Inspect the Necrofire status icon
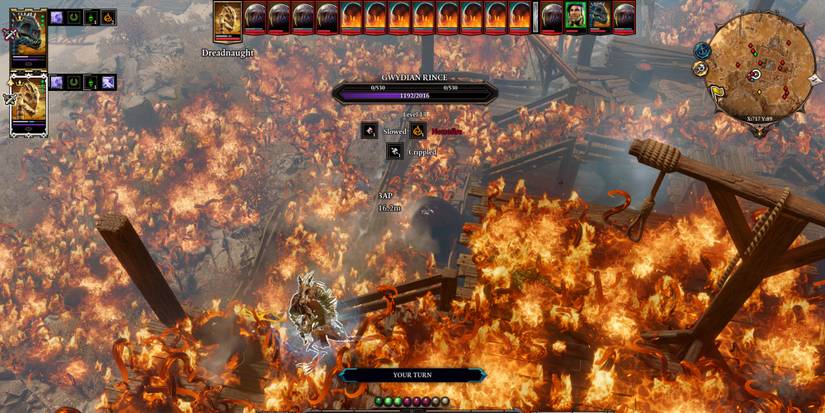The height and width of the screenshot is (413, 825). coord(417,131)
